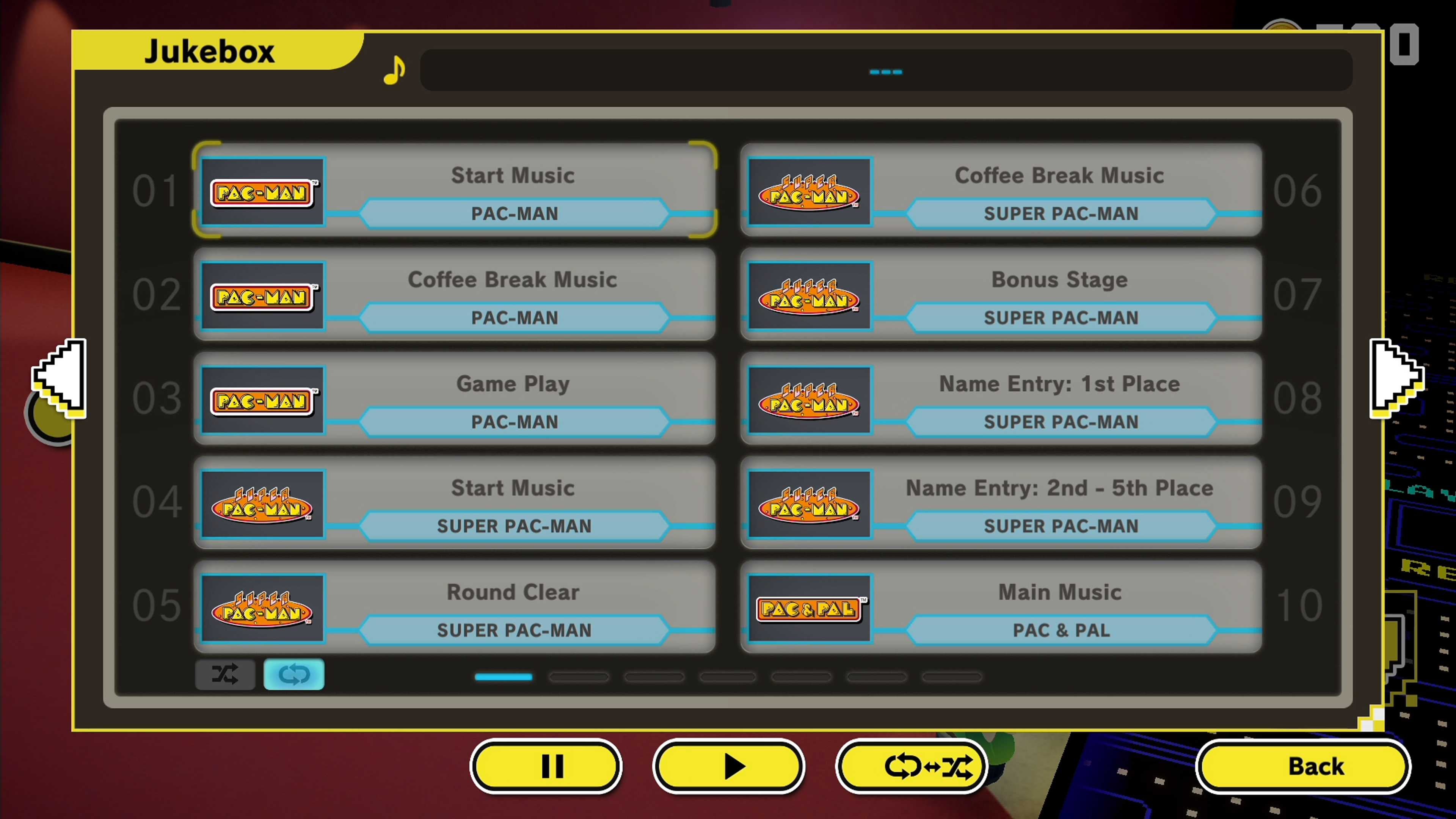Click the SUPER PAC-MAN logo on Round Clear

coord(263,609)
